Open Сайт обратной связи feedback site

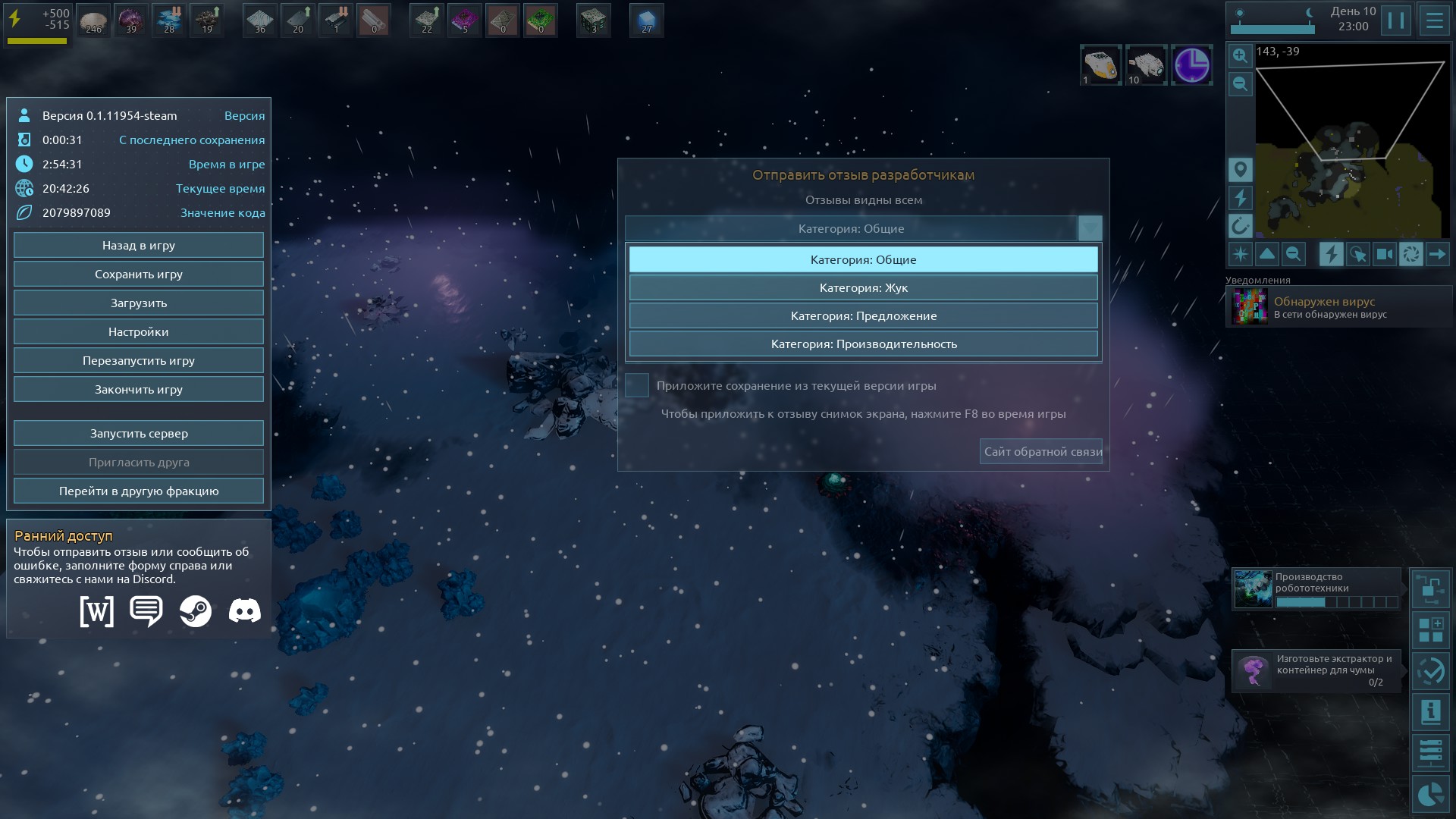coord(1041,452)
